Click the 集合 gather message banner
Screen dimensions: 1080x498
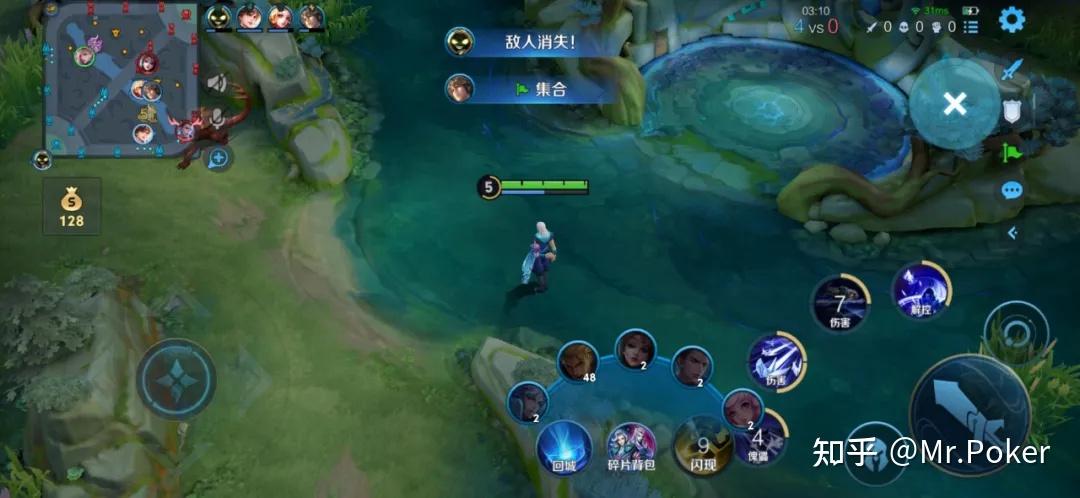click(x=530, y=88)
